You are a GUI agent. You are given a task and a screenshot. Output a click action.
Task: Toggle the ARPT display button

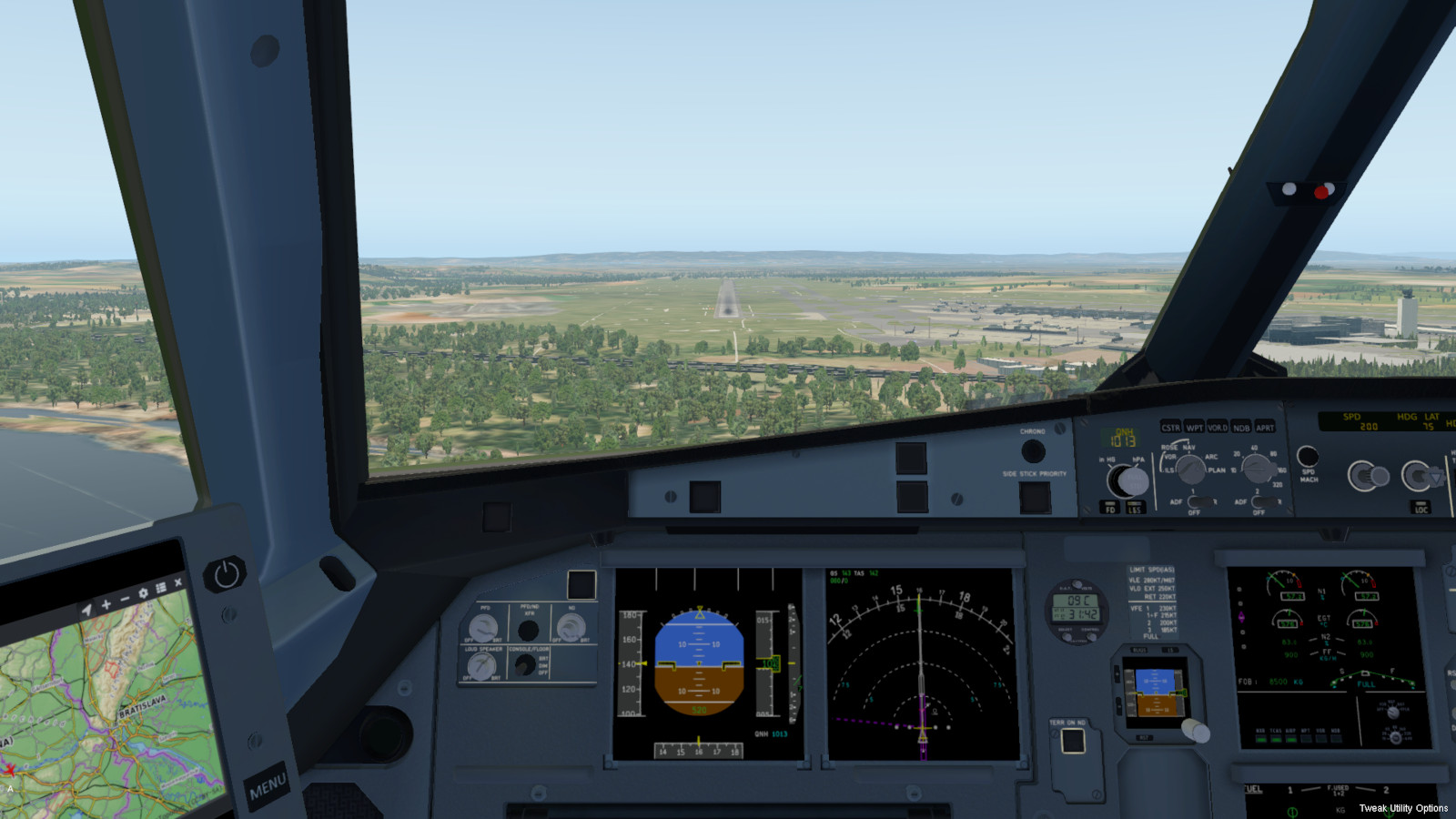tap(1265, 427)
